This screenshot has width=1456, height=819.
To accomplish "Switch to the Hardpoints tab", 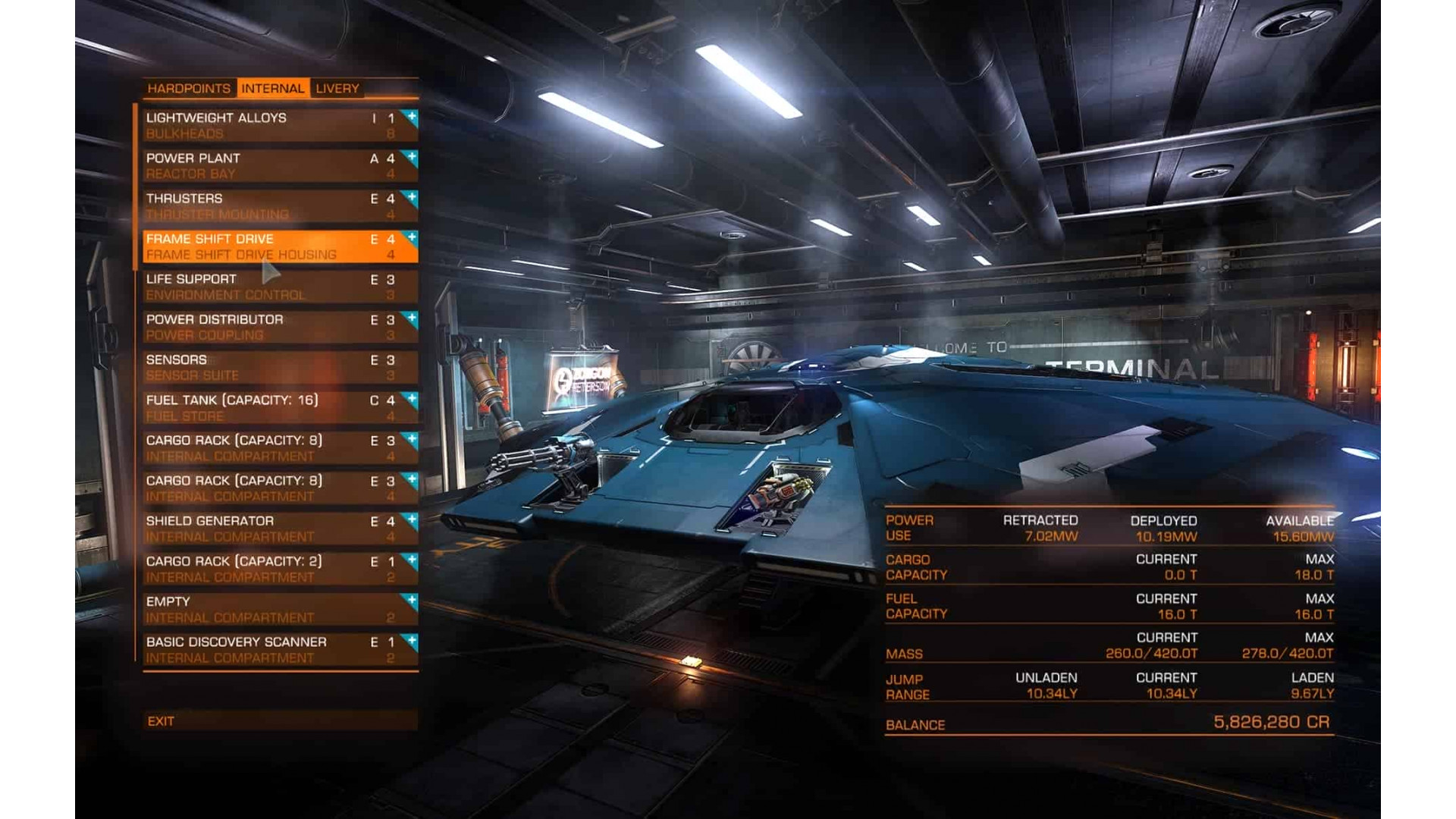I will click(190, 89).
